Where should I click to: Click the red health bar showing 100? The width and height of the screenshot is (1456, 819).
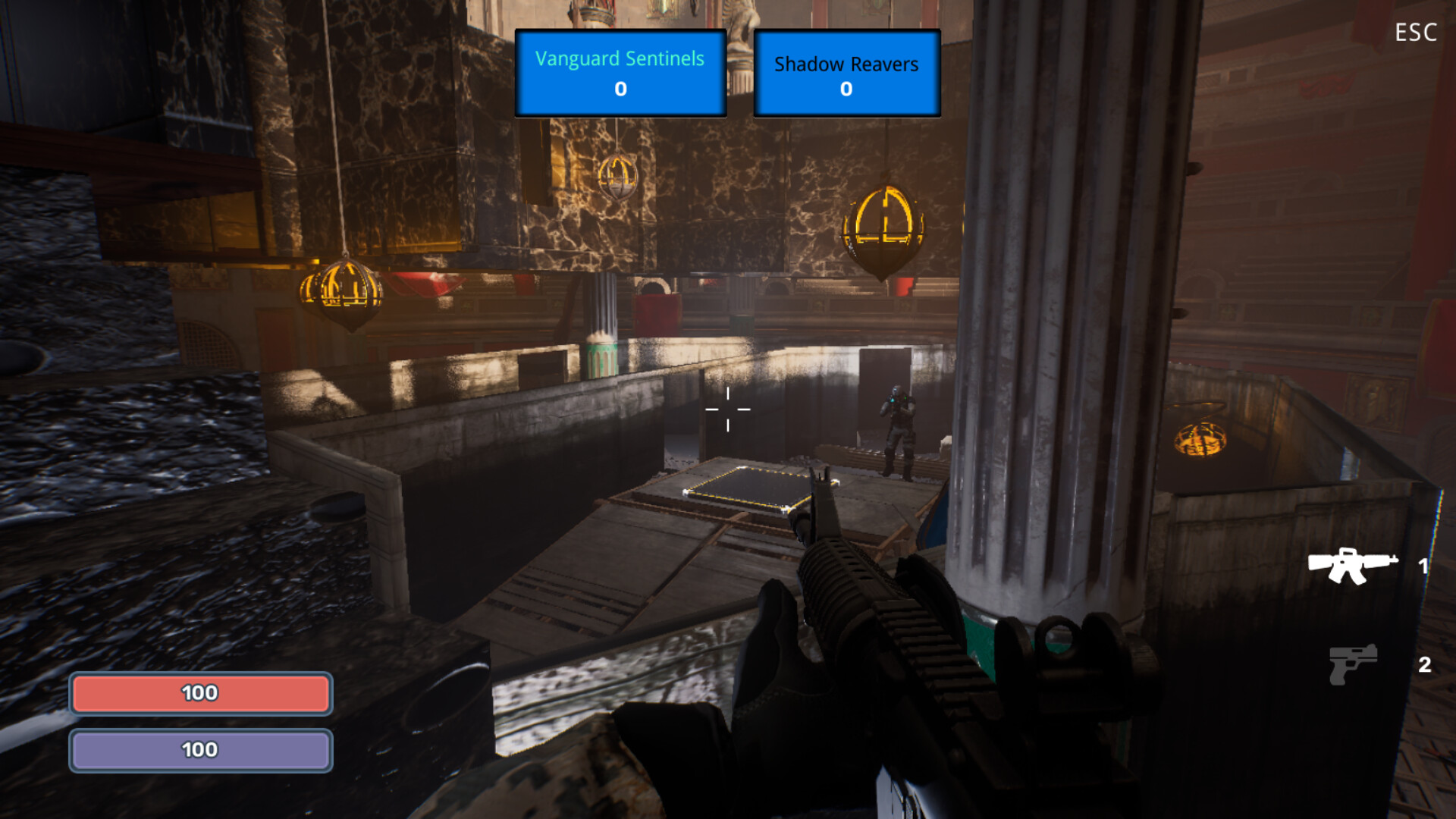pos(199,692)
